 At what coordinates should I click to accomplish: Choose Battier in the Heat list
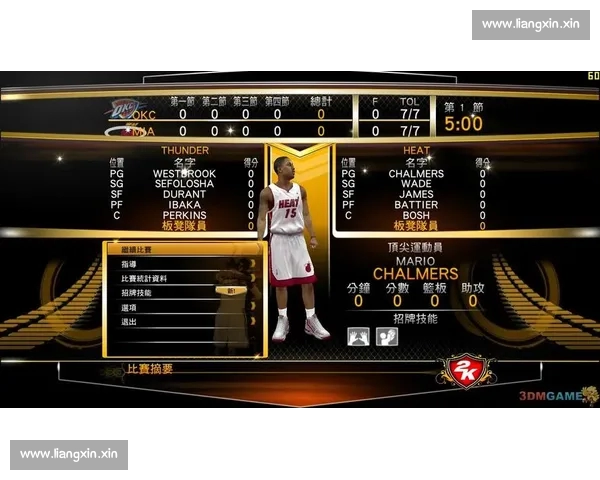(x=415, y=205)
